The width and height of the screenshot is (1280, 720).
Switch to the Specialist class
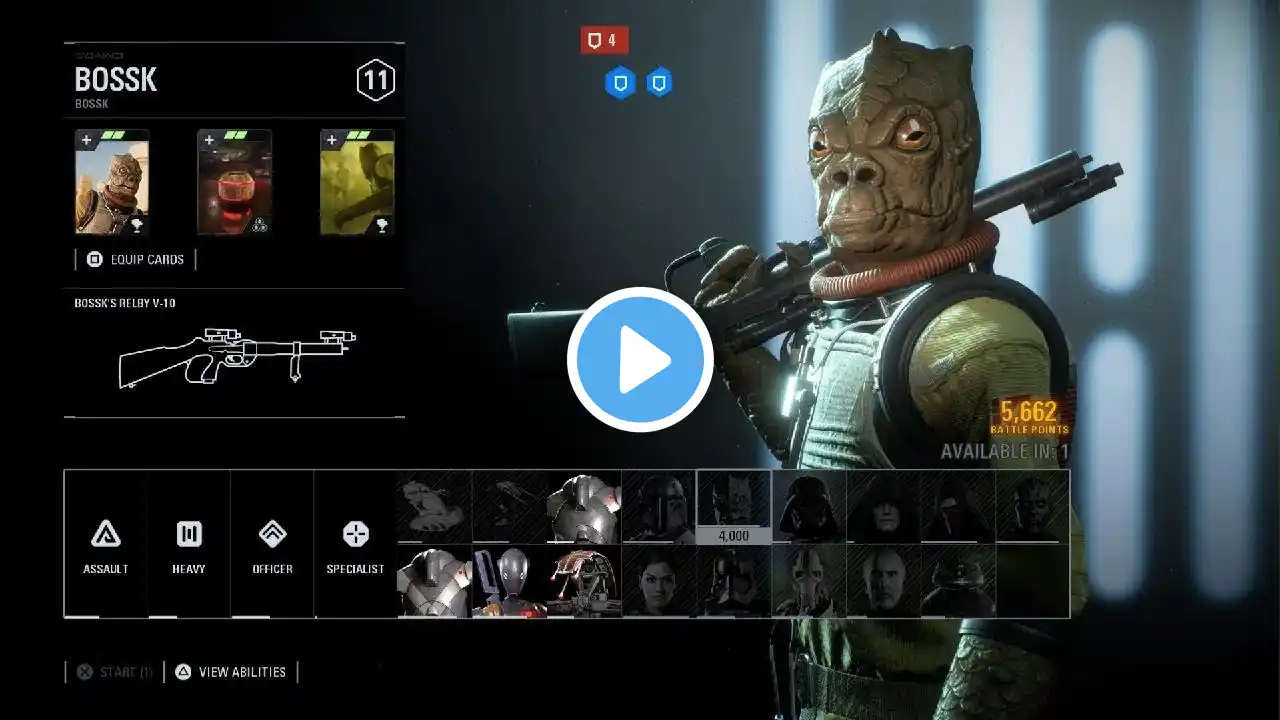[355, 544]
